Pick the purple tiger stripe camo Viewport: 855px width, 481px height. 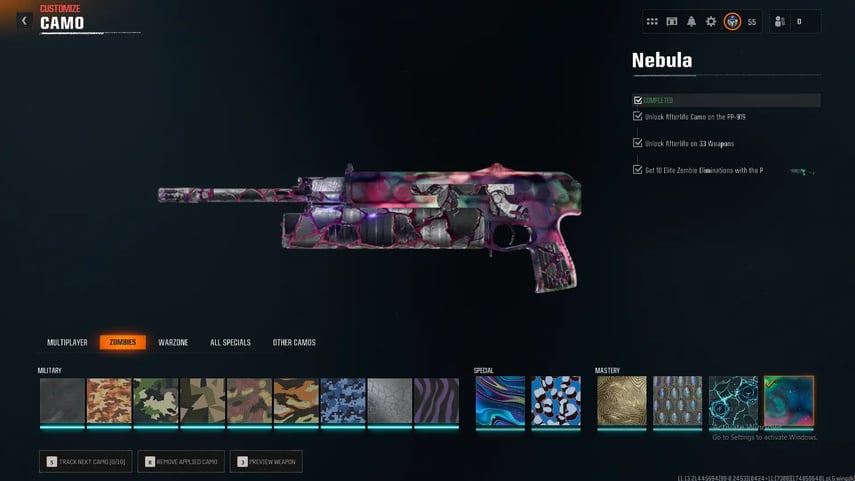[x=436, y=401]
